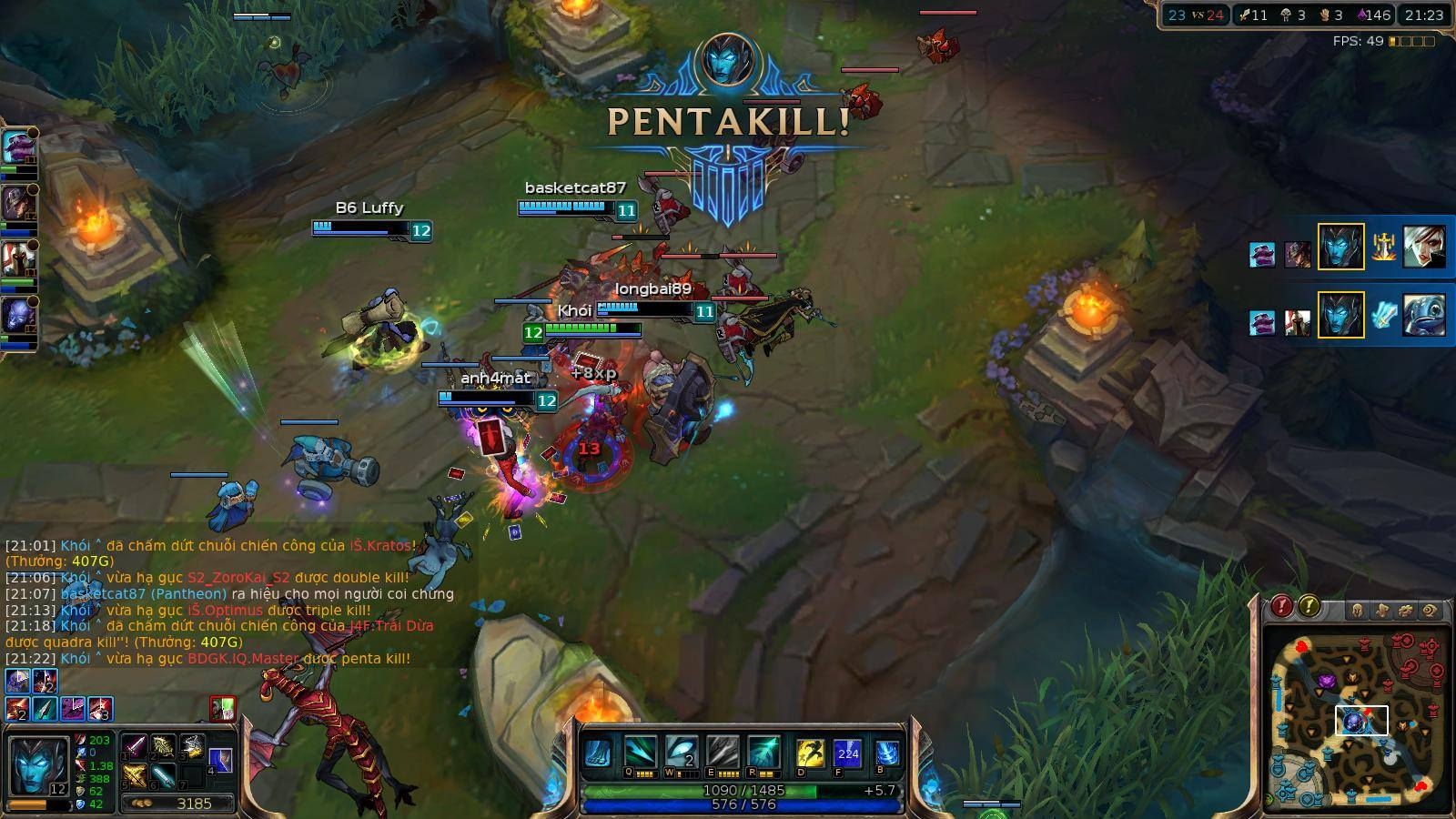Click the F summoner spell on cooldown
This screenshot has width=1456, height=819.
pyautogui.click(x=847, y=754)
